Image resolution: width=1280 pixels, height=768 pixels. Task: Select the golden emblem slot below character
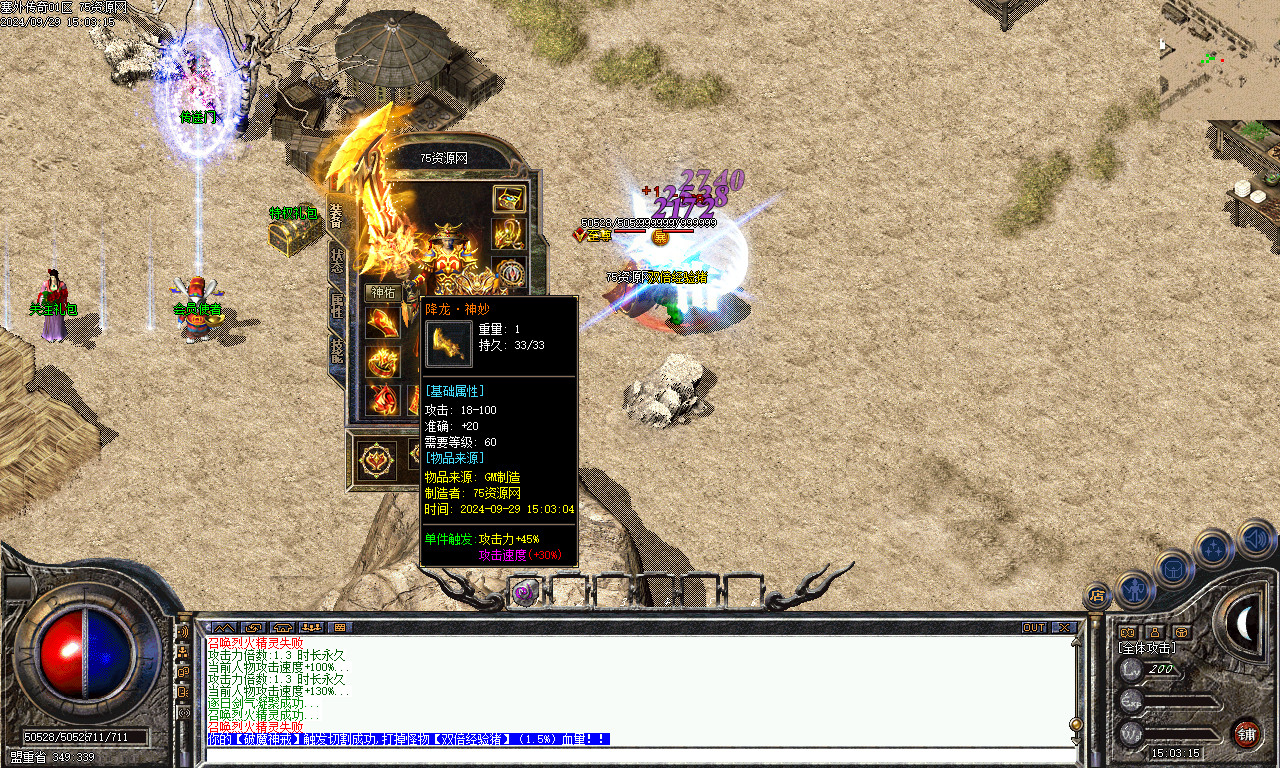coord(378,460)
